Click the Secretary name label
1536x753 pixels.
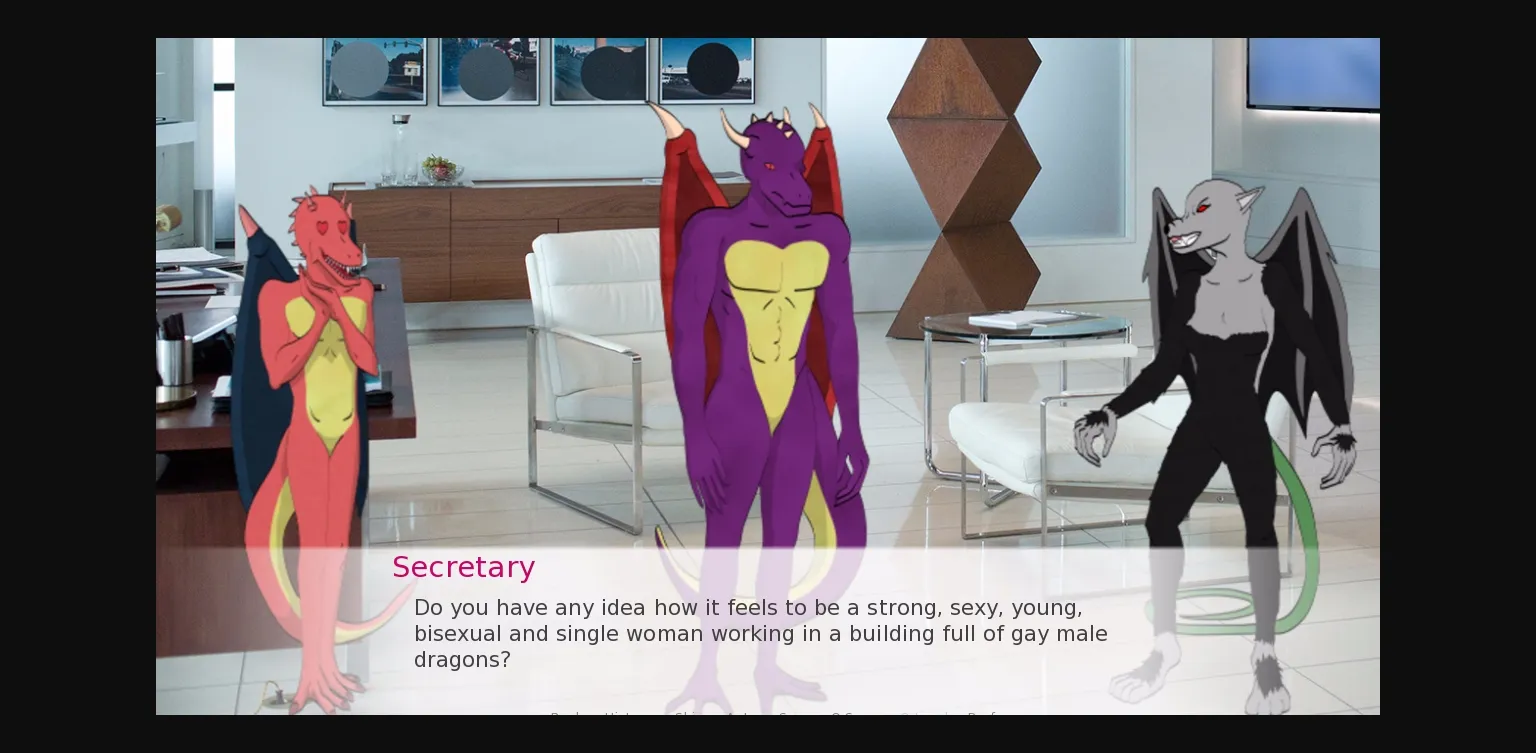464,567
